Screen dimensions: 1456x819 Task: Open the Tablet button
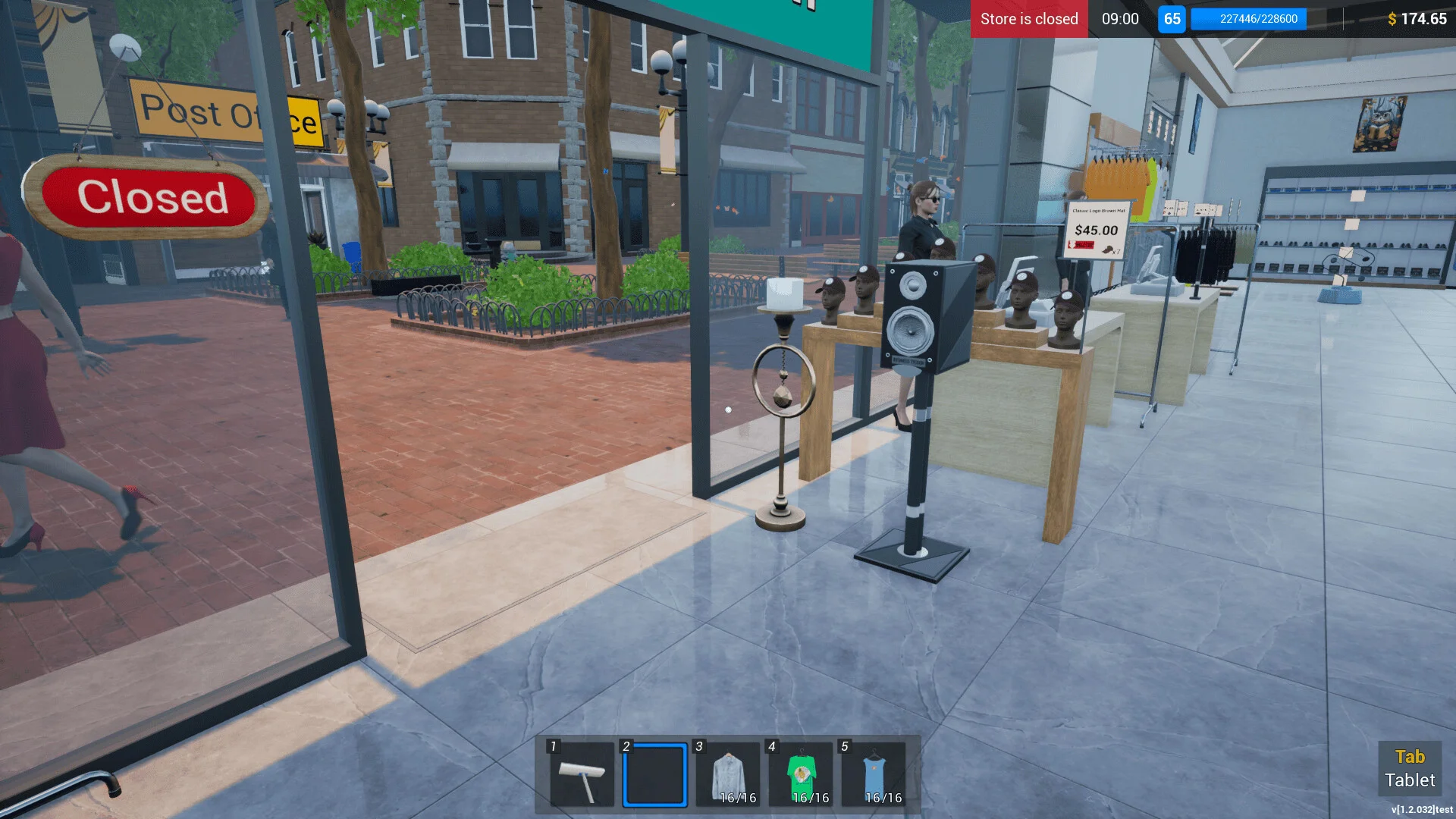pyautogui.click(x=1409, y=768)
